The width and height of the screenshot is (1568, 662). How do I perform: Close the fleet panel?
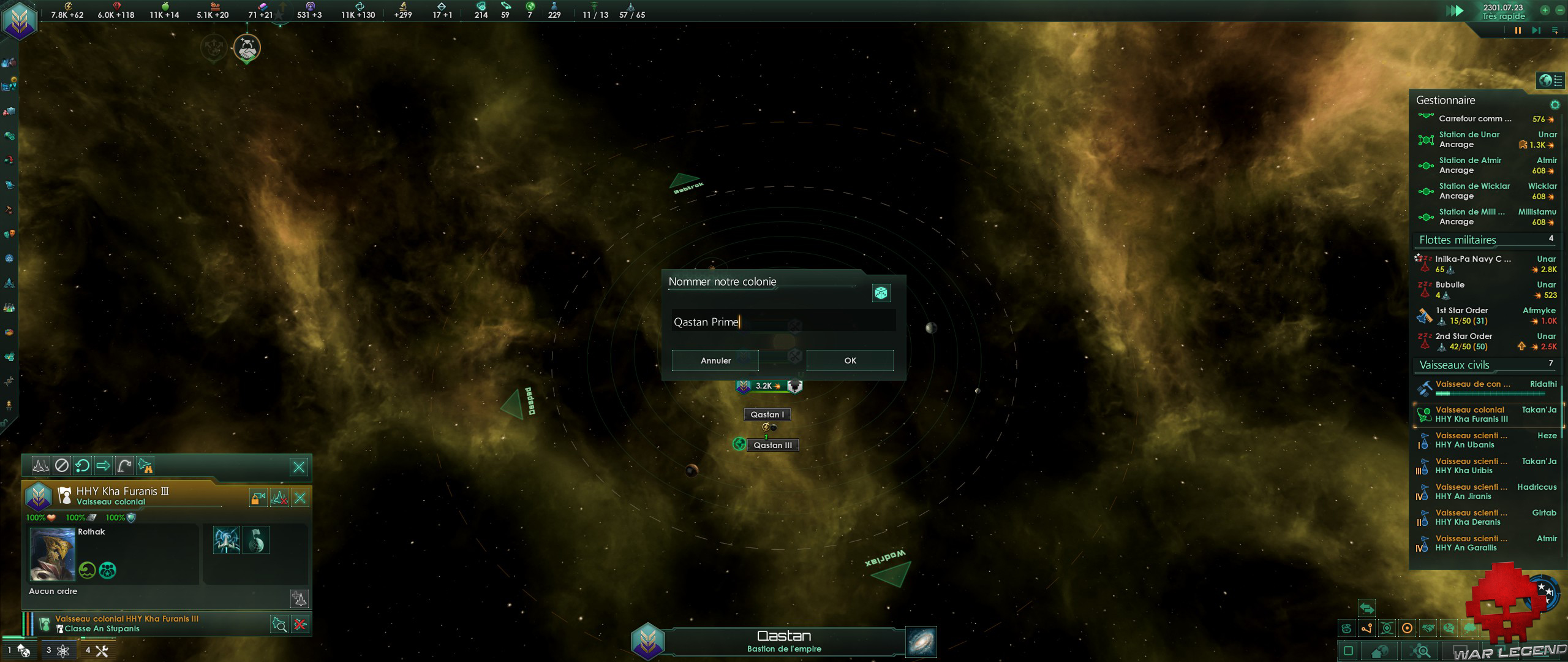click(299, 467)
